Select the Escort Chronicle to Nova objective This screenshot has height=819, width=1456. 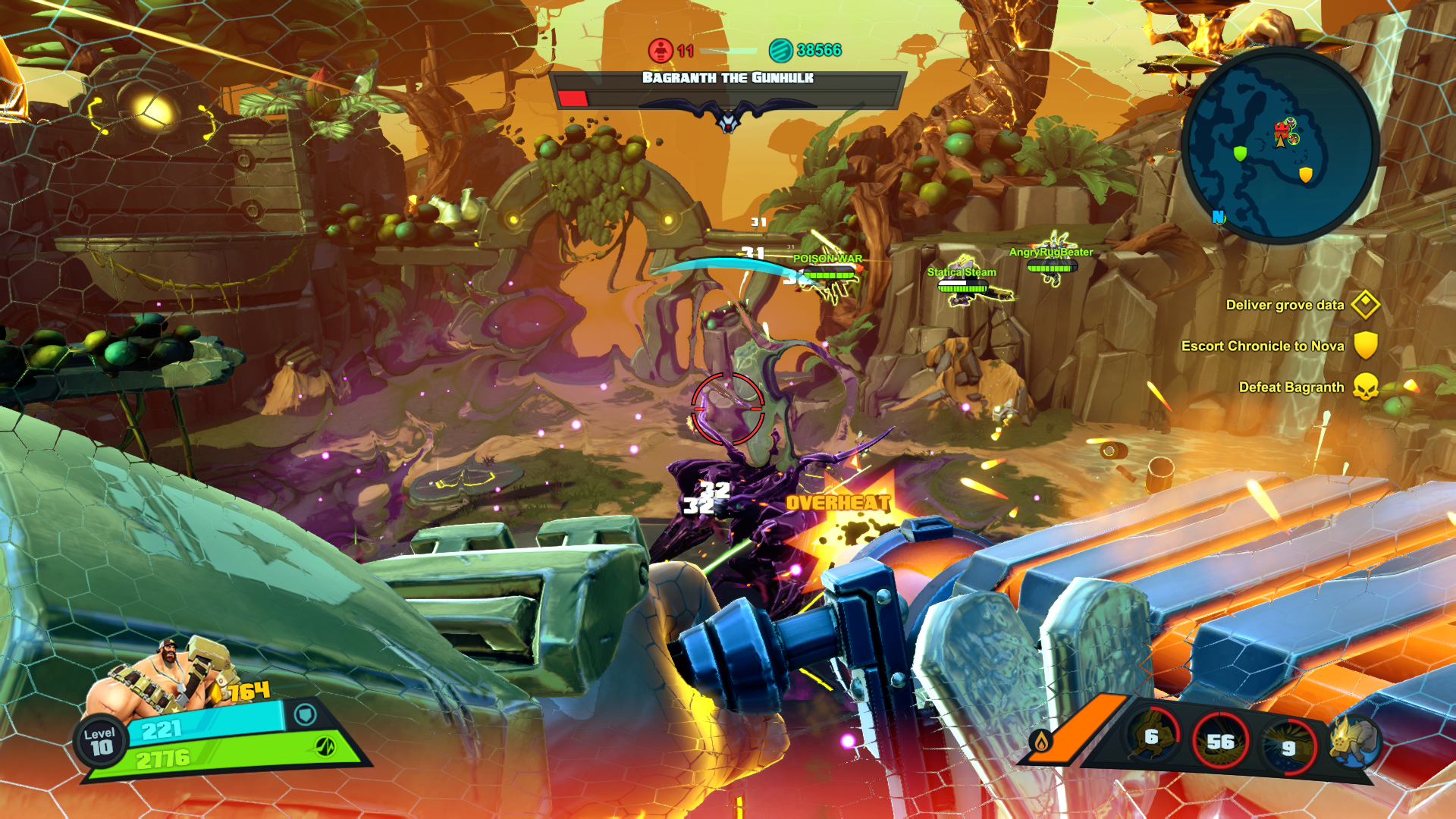tap(1263, 346)
